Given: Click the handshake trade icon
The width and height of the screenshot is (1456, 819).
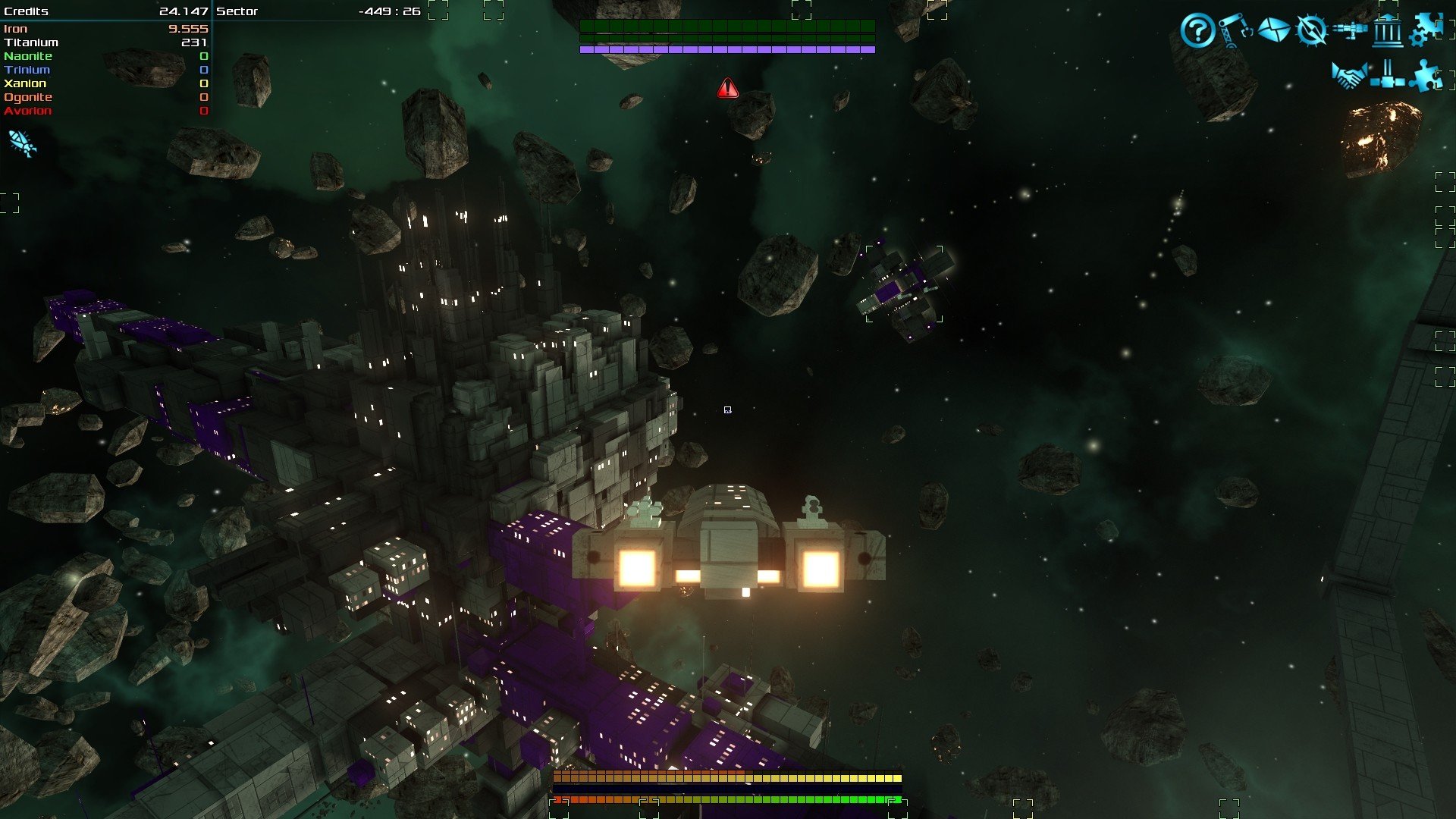Looking at the screenshot, I should point(1349,76).
